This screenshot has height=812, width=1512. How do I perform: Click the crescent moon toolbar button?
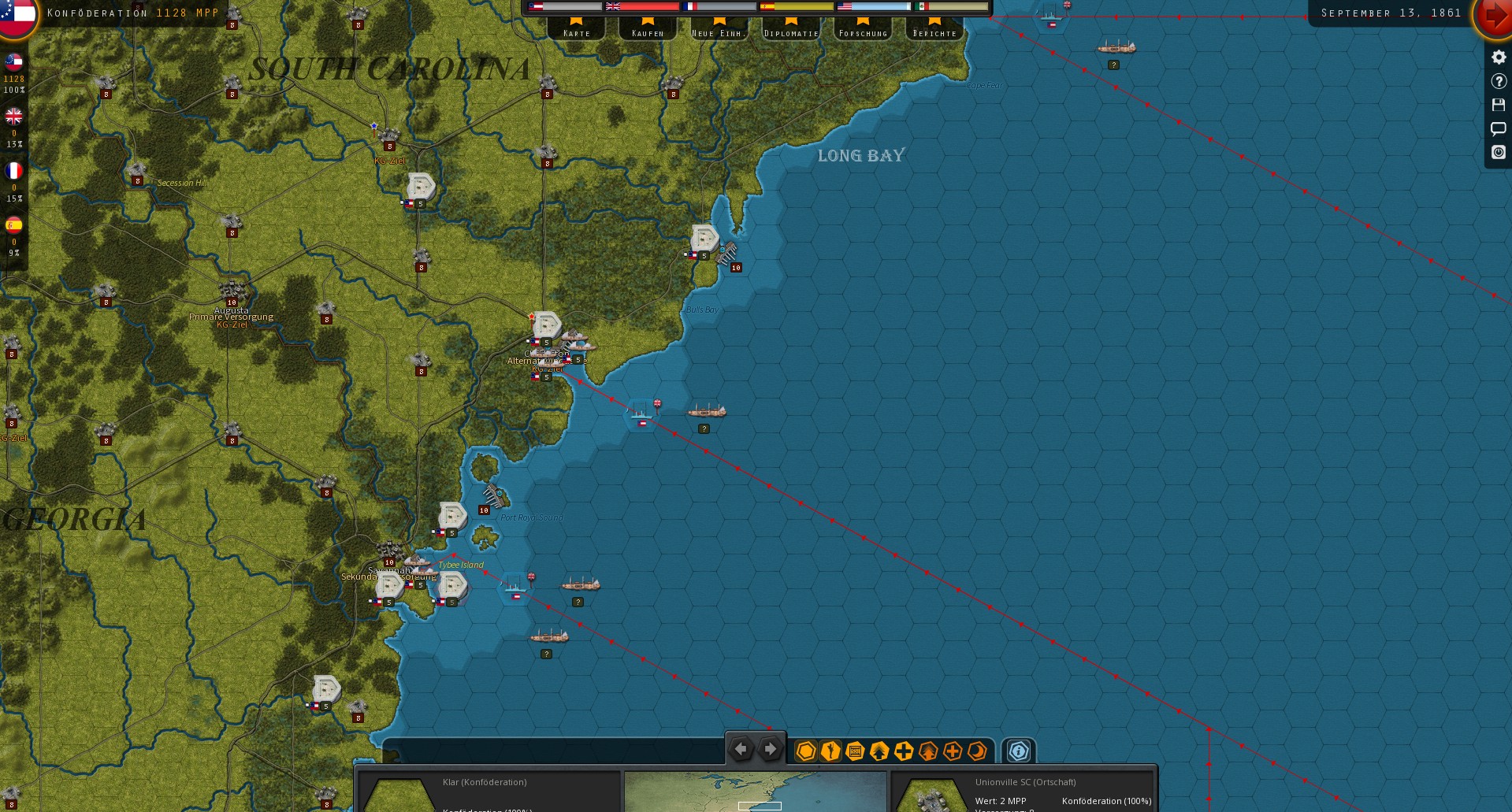(x=977, y=751)
